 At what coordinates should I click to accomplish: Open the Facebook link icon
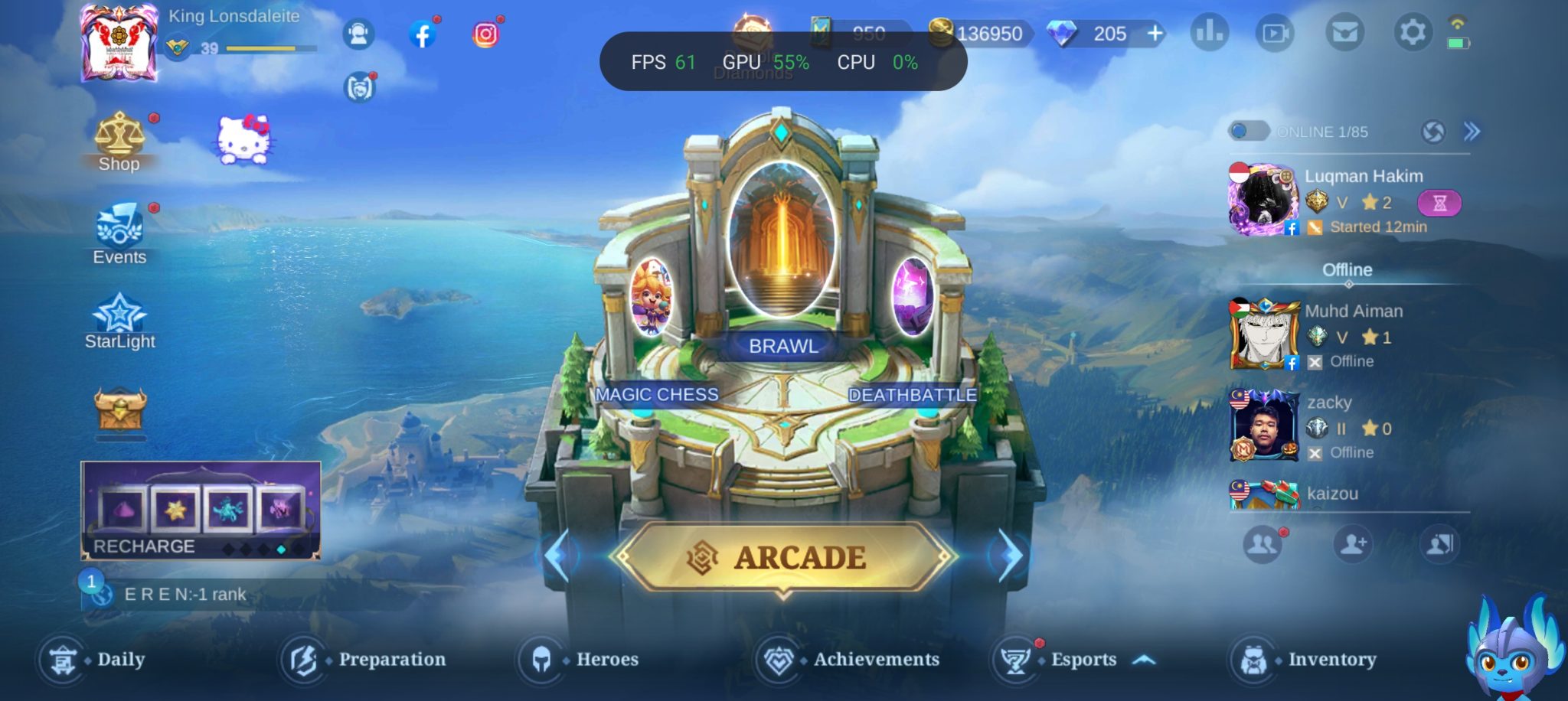point(422,34)
